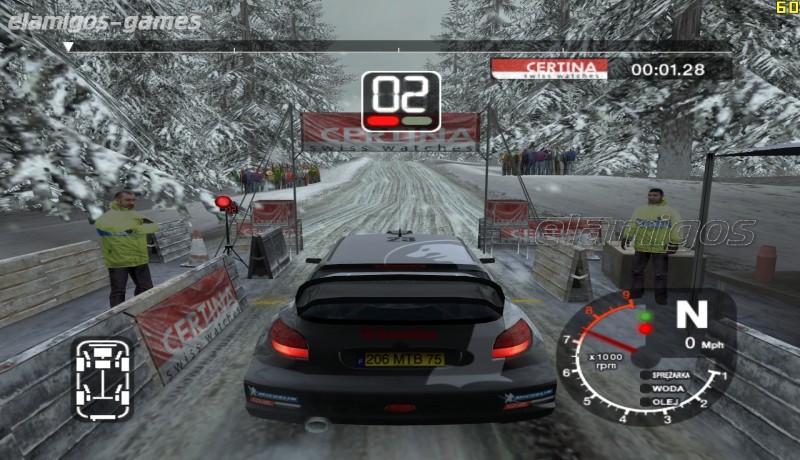Select the WODA warning indicator

pyautogui.click(x=667, y=388)
